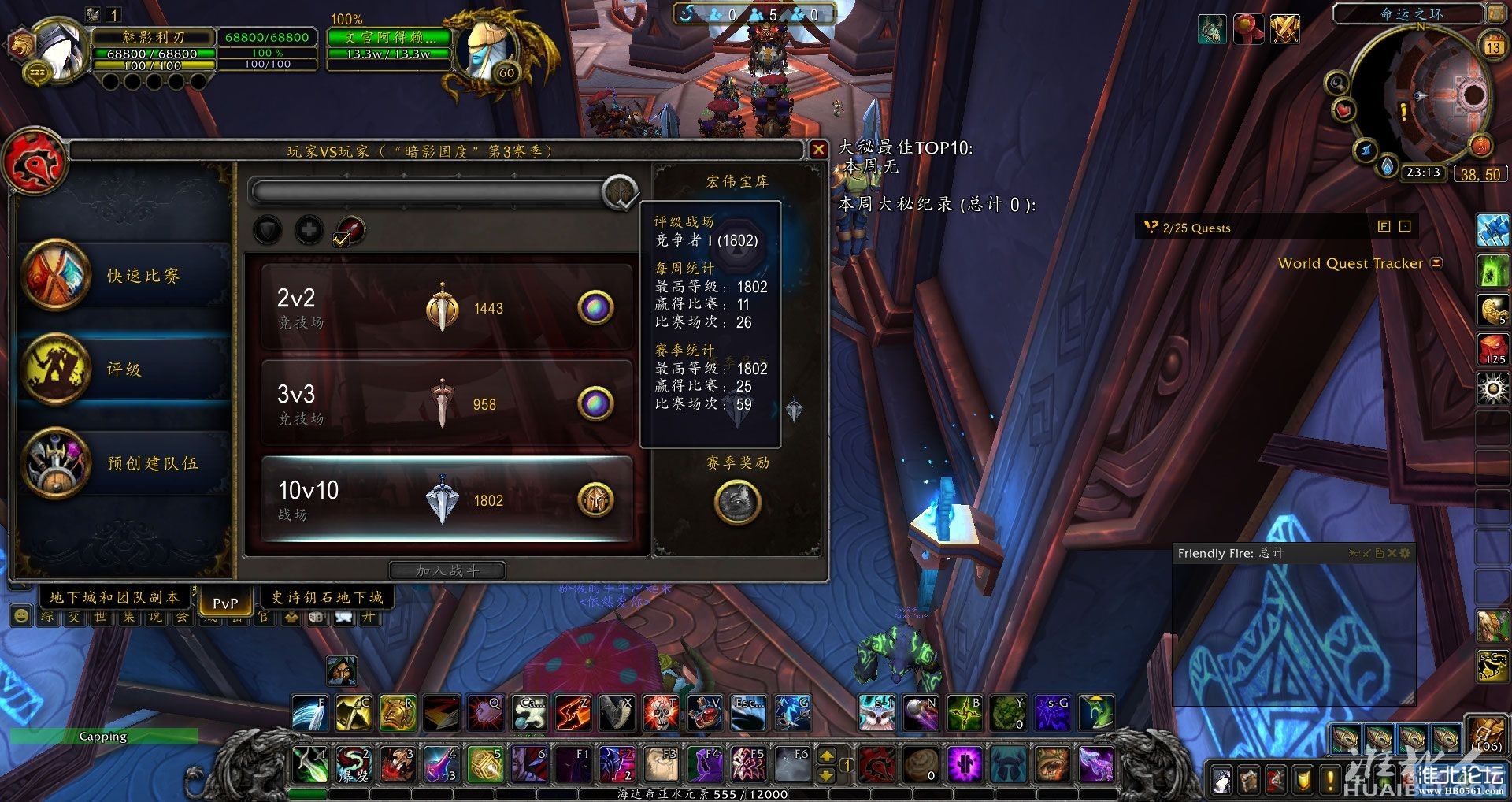
Task: Switch to the 史诗钥石地下城 tab
Action: [x=327, y=598]
